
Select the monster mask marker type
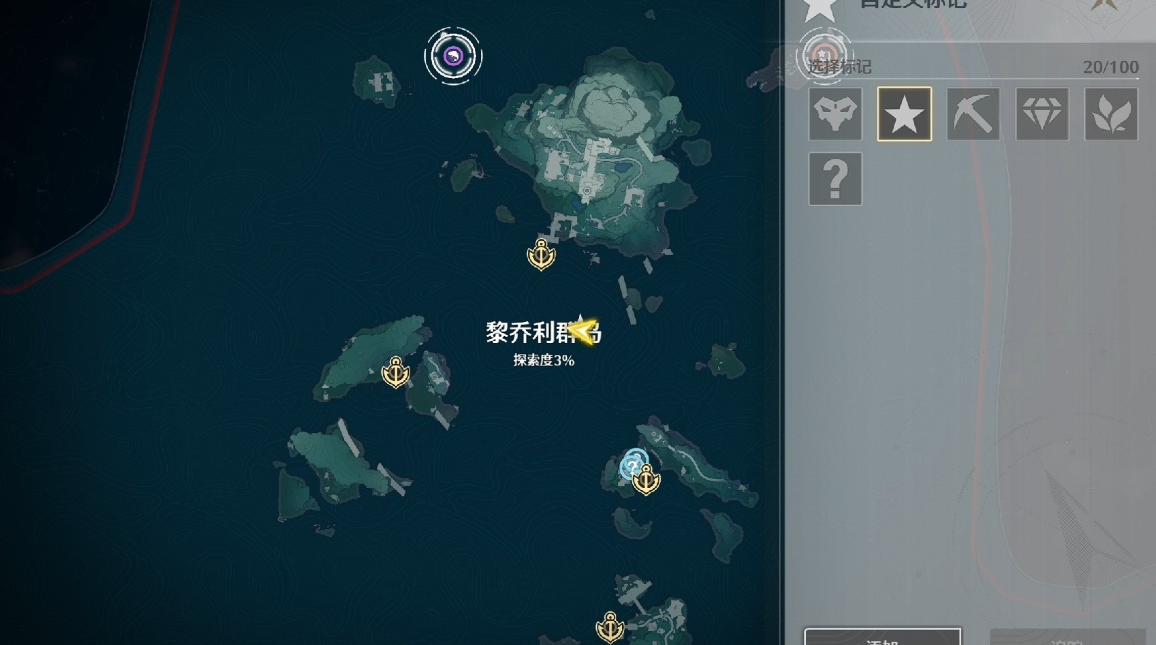coord(835,114)
